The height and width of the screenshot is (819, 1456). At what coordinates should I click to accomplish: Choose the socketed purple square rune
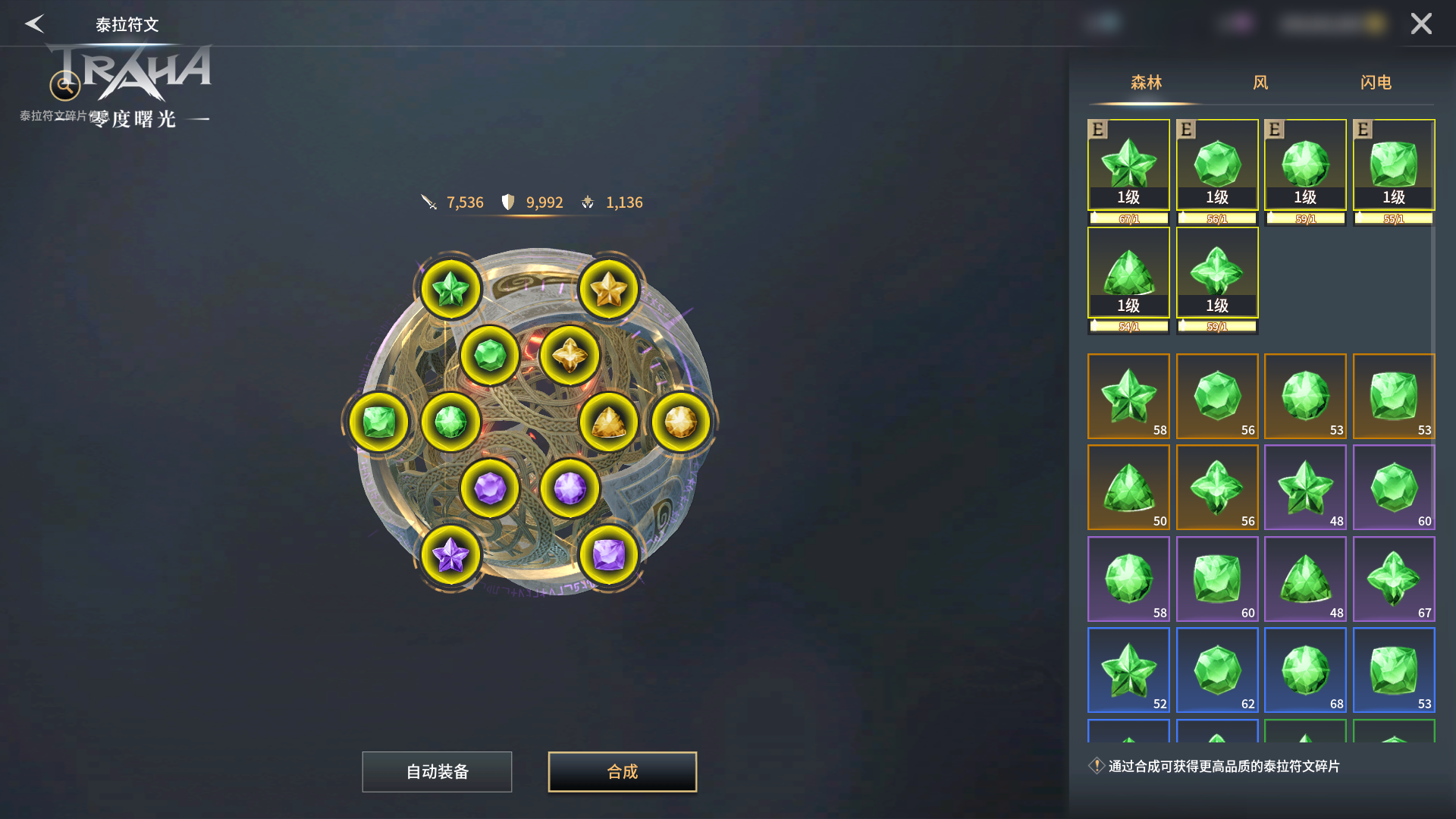point(608,555)
